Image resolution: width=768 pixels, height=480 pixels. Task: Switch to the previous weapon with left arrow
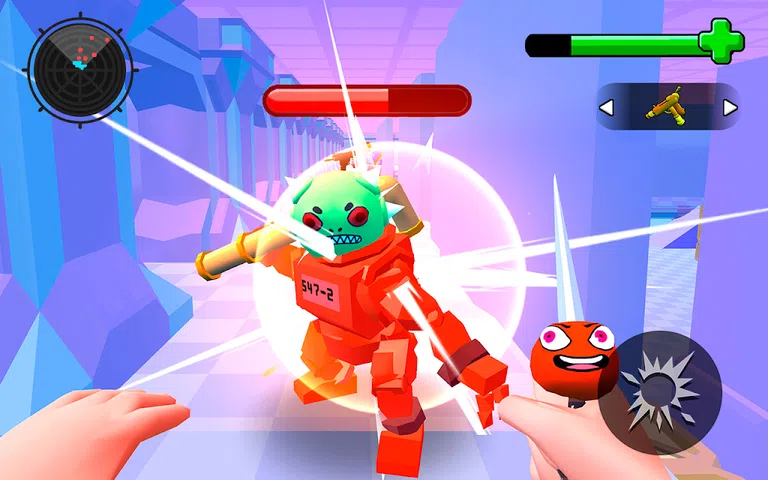coord(606,107)
